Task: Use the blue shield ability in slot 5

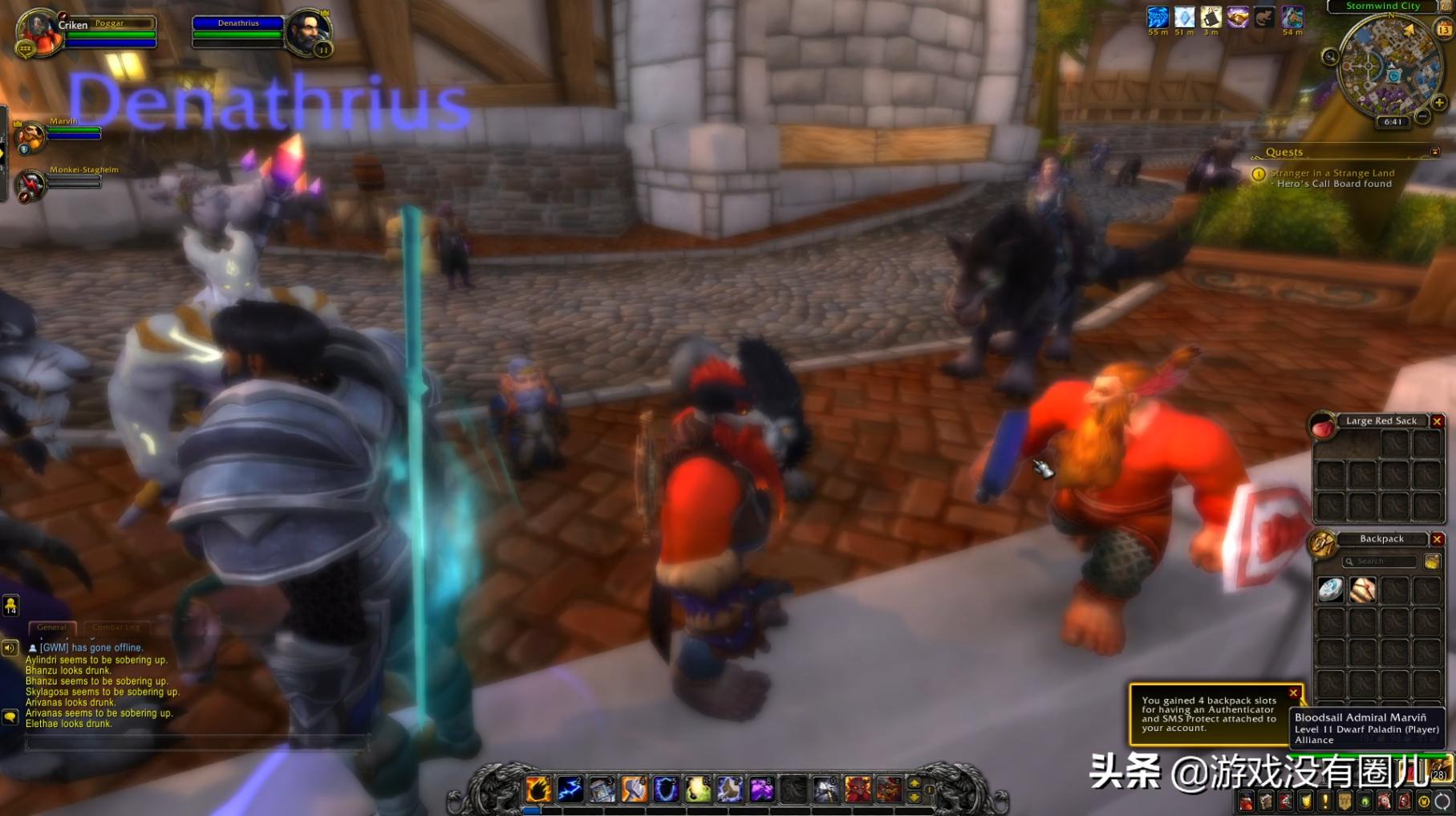Action: tap(666, 790)
